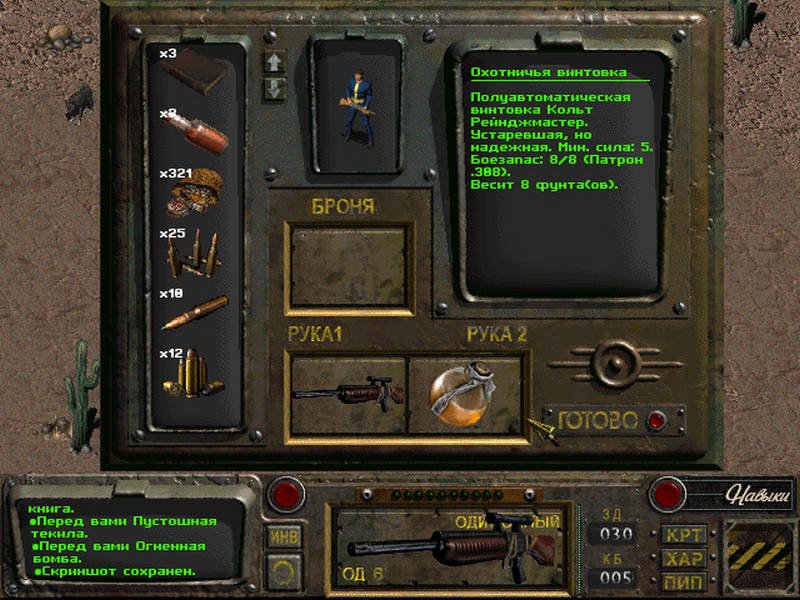The height and width of the screenshot is (600, 800).
Task: Select the single long bullet x10 item
Action: coord(194,313)
